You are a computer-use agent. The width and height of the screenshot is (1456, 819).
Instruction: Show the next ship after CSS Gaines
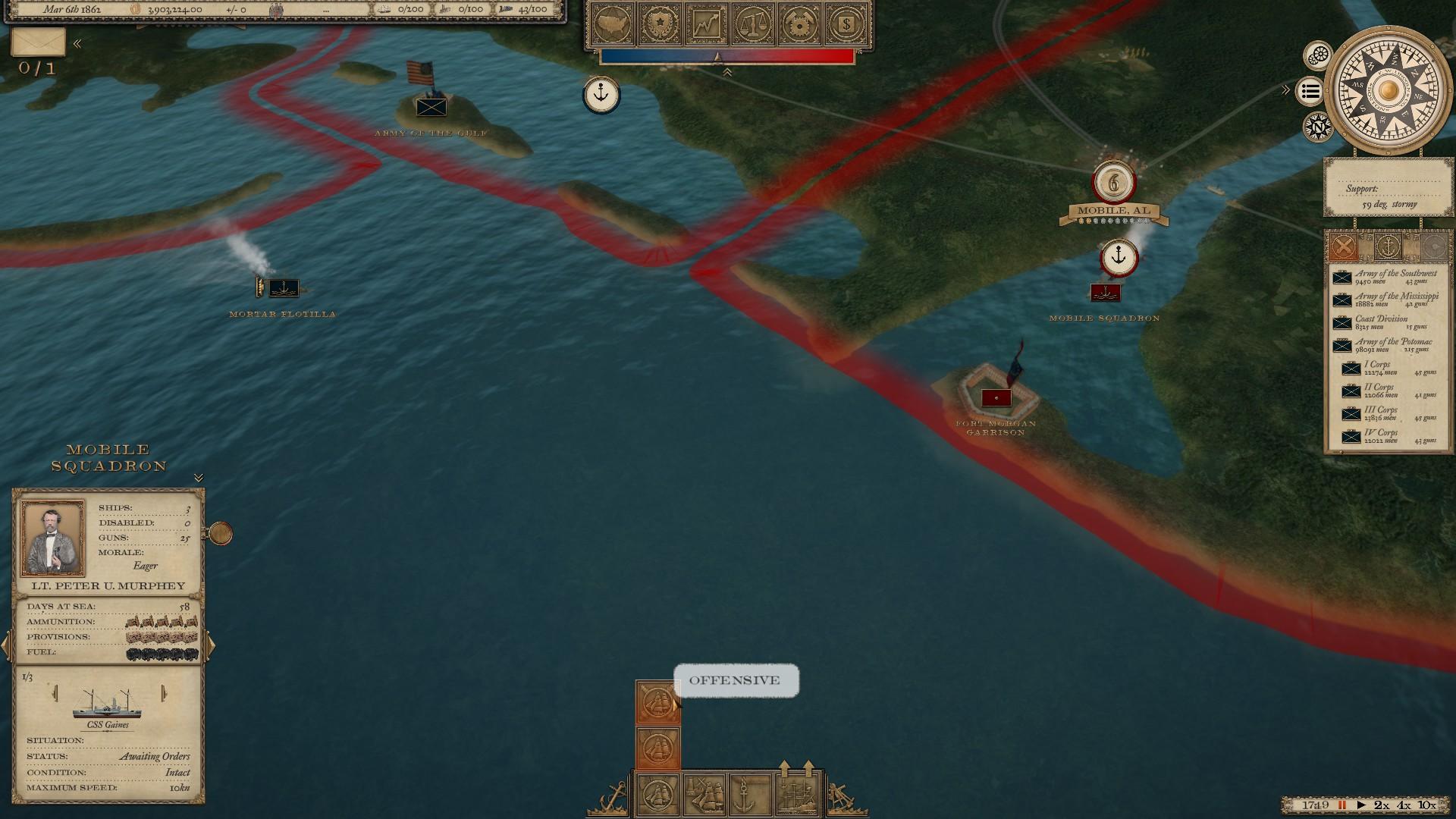(x=164, y=693)
